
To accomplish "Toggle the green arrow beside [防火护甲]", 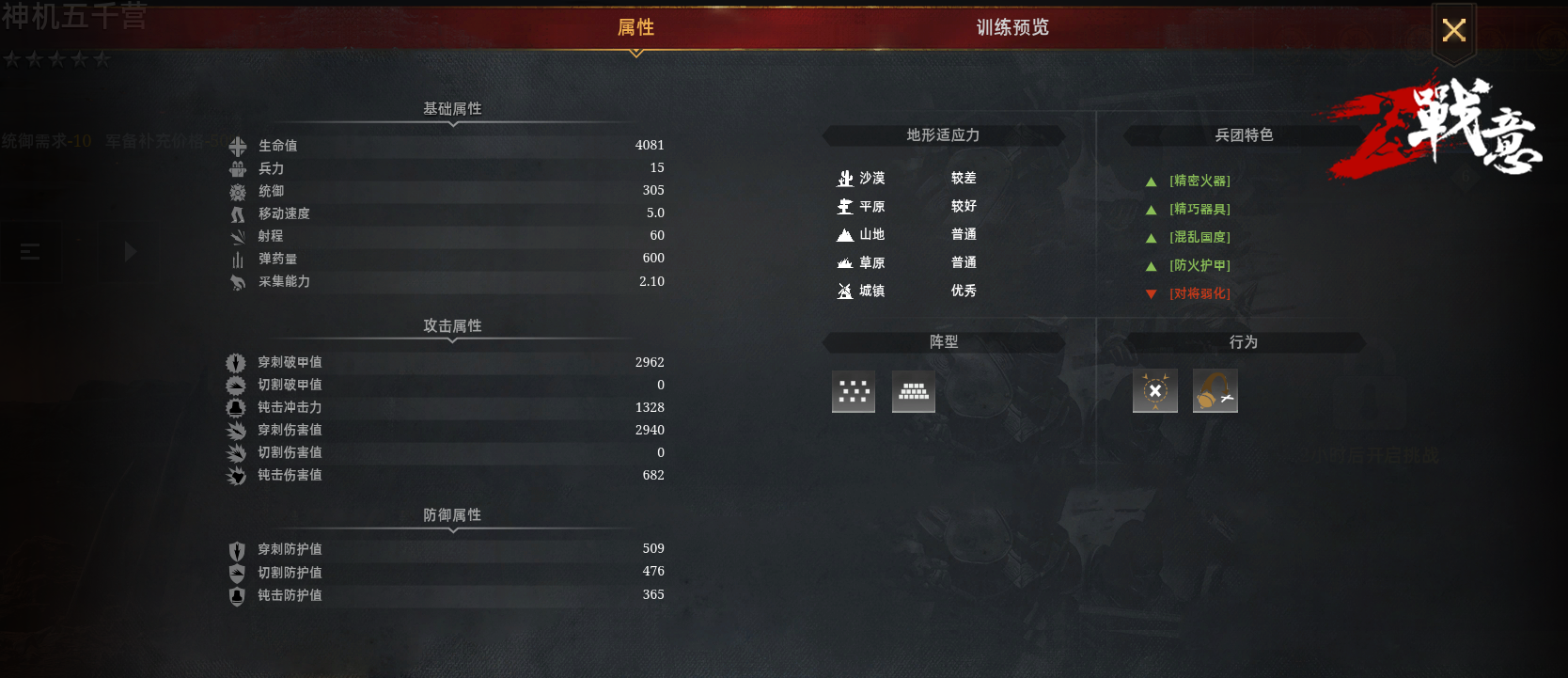I will point(1151,265).
